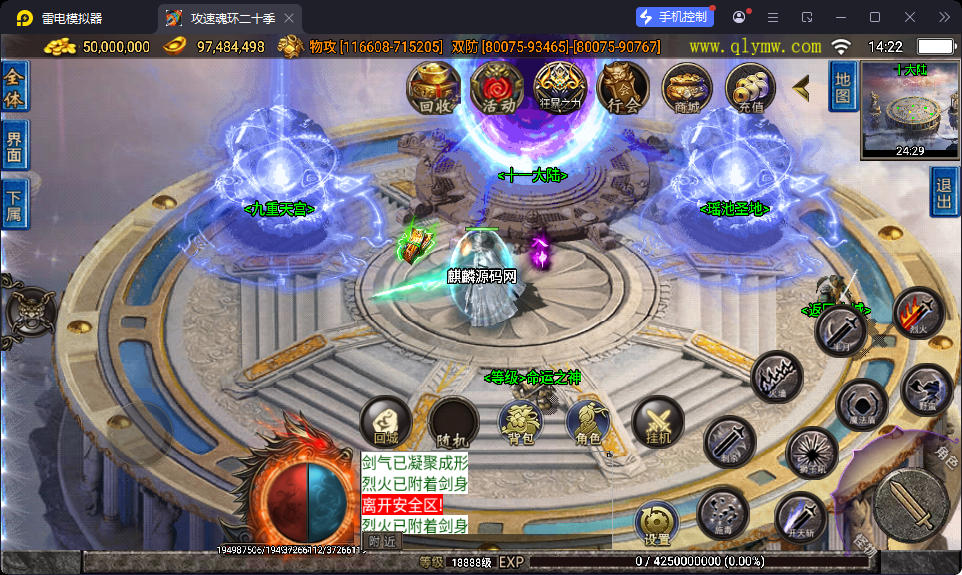Screen dimensions: 962x575
Task: Open the 设置 settings
Action: coord(657,524)
